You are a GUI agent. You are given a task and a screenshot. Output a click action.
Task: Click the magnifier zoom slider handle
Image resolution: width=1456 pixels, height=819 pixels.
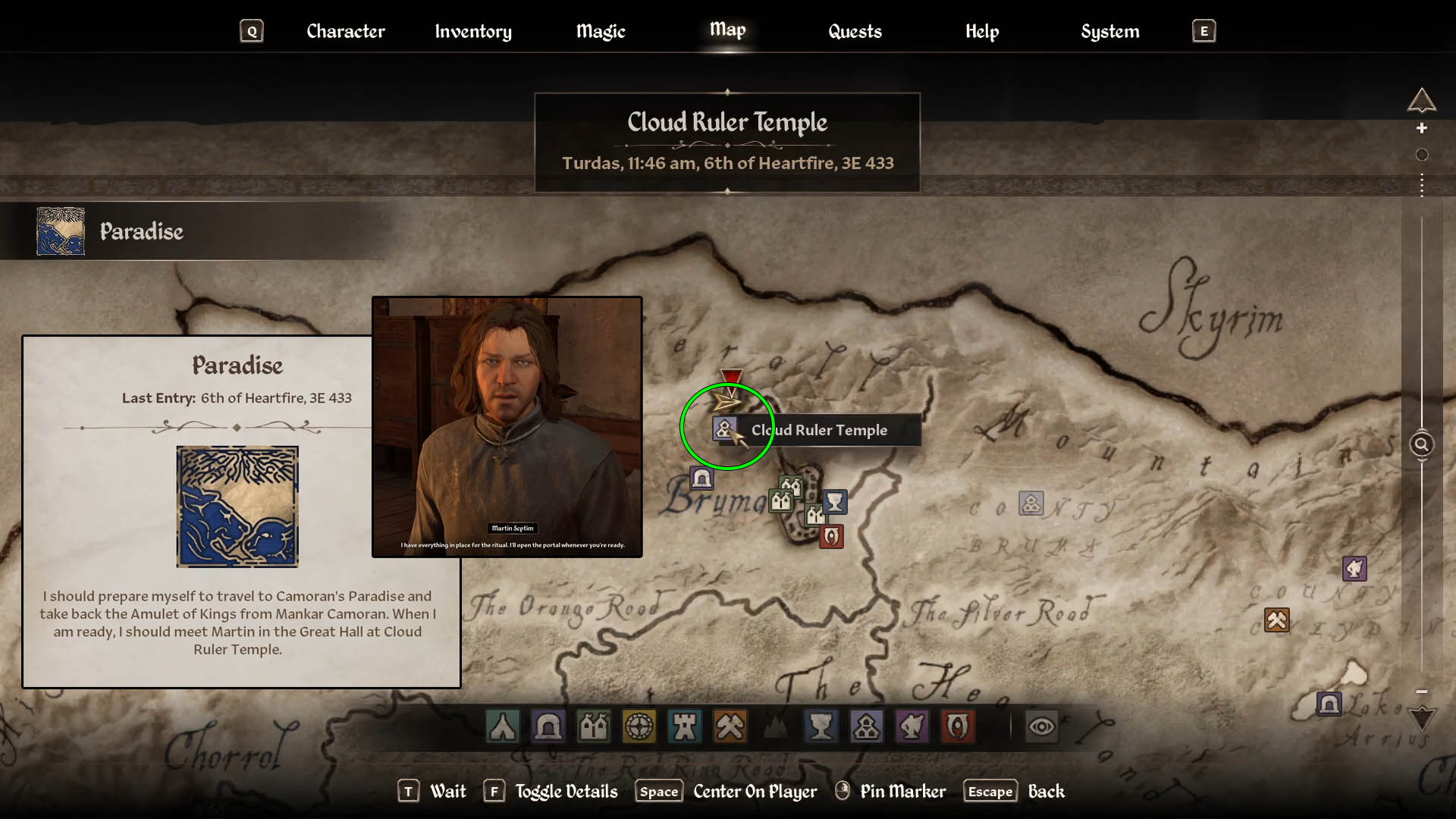click(x=1421, y=444)
